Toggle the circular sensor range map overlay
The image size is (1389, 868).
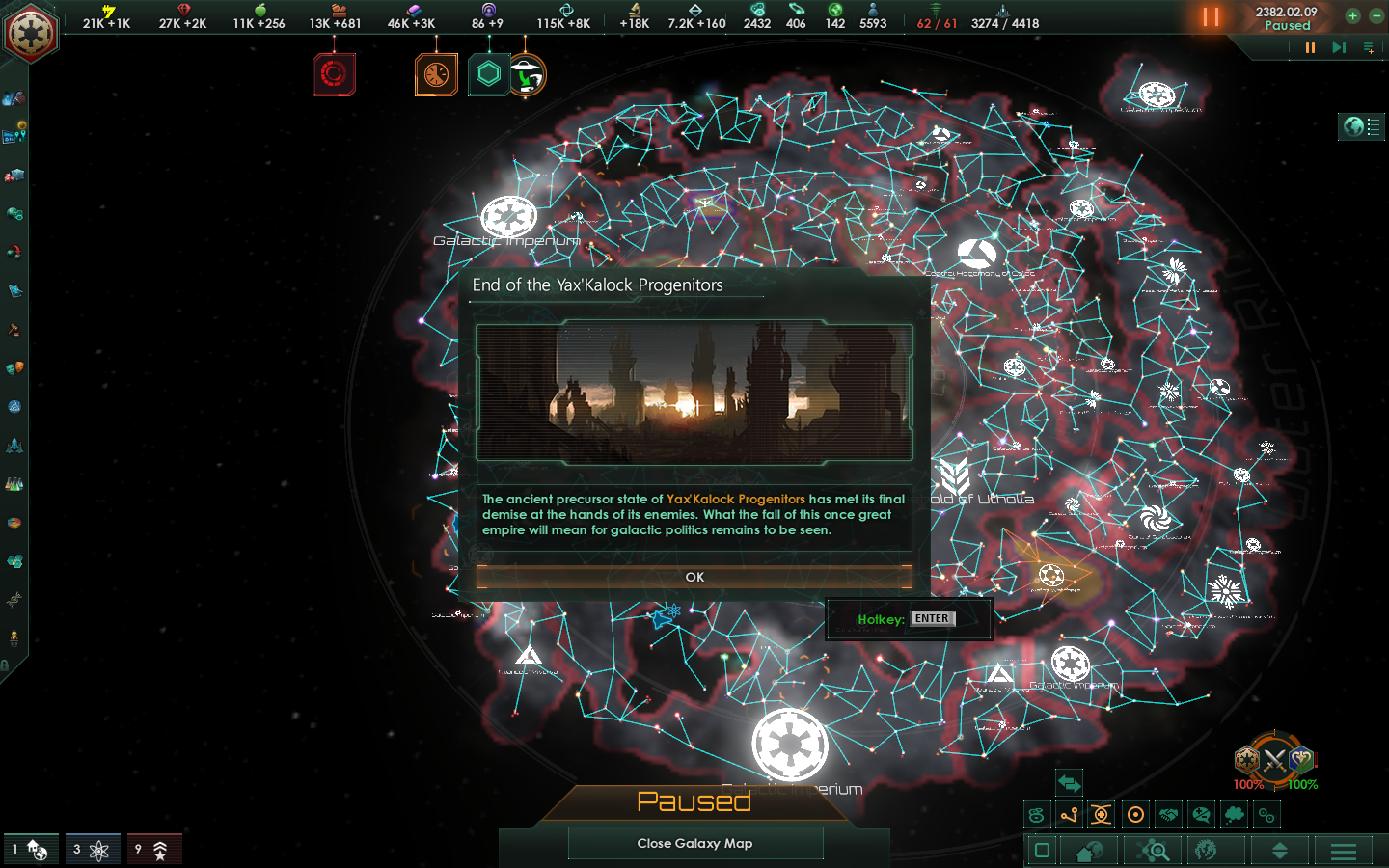pyautogui.click(x=1136, y=814)
